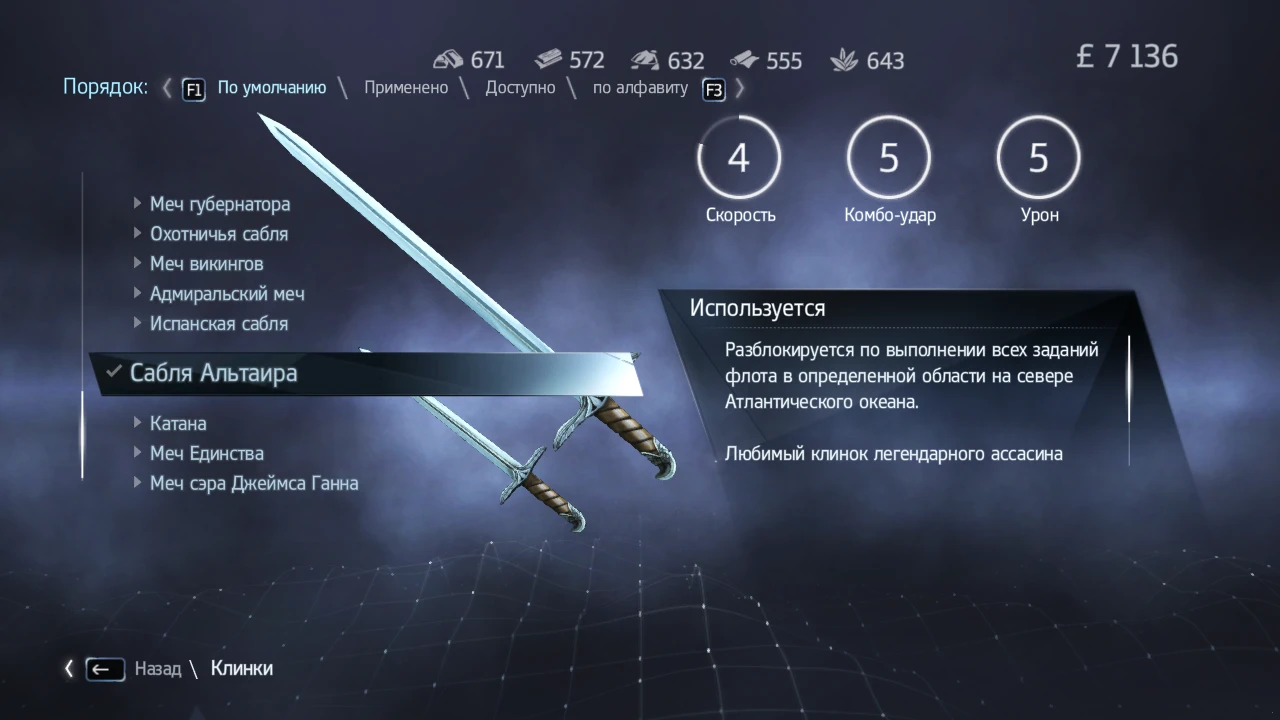Image resolution: width=1280 pixels, height=720 pixels.
Task: Expand the Меч губернатора entry
Action: (x=137, y=203)
